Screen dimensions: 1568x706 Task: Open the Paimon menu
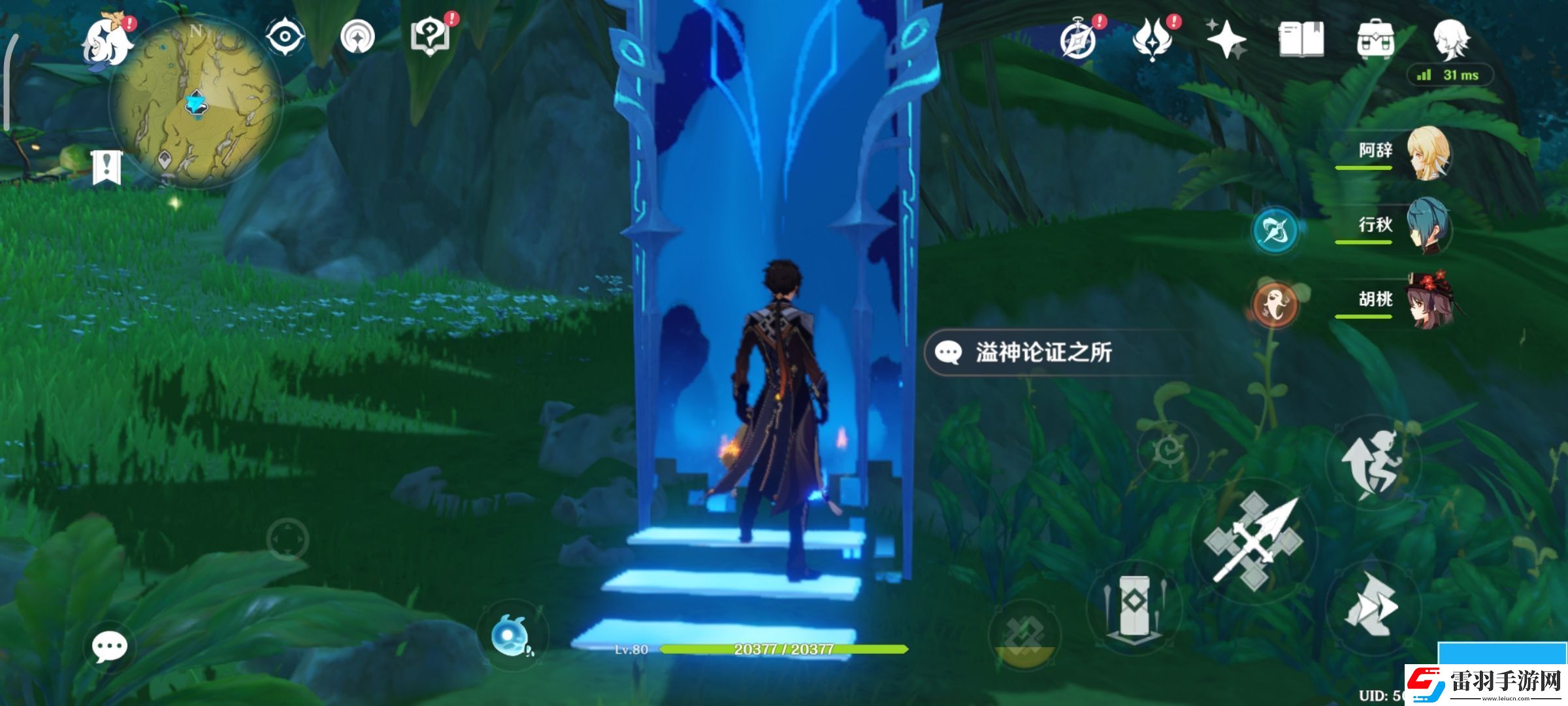[x=106, y=42]
